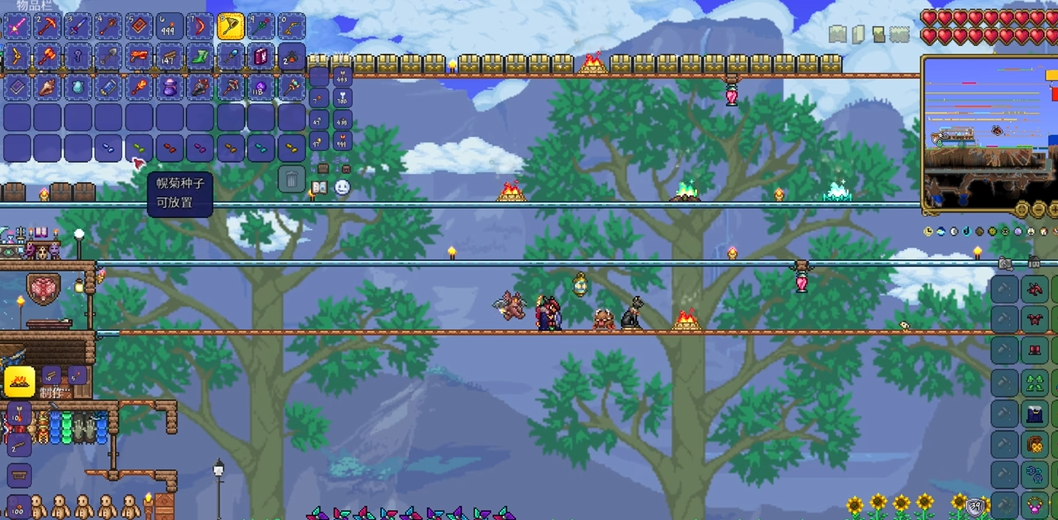Choose the highlighted golden bug net slot
This screenshot has width=1058, height=520.
click(x=231, y=26)
